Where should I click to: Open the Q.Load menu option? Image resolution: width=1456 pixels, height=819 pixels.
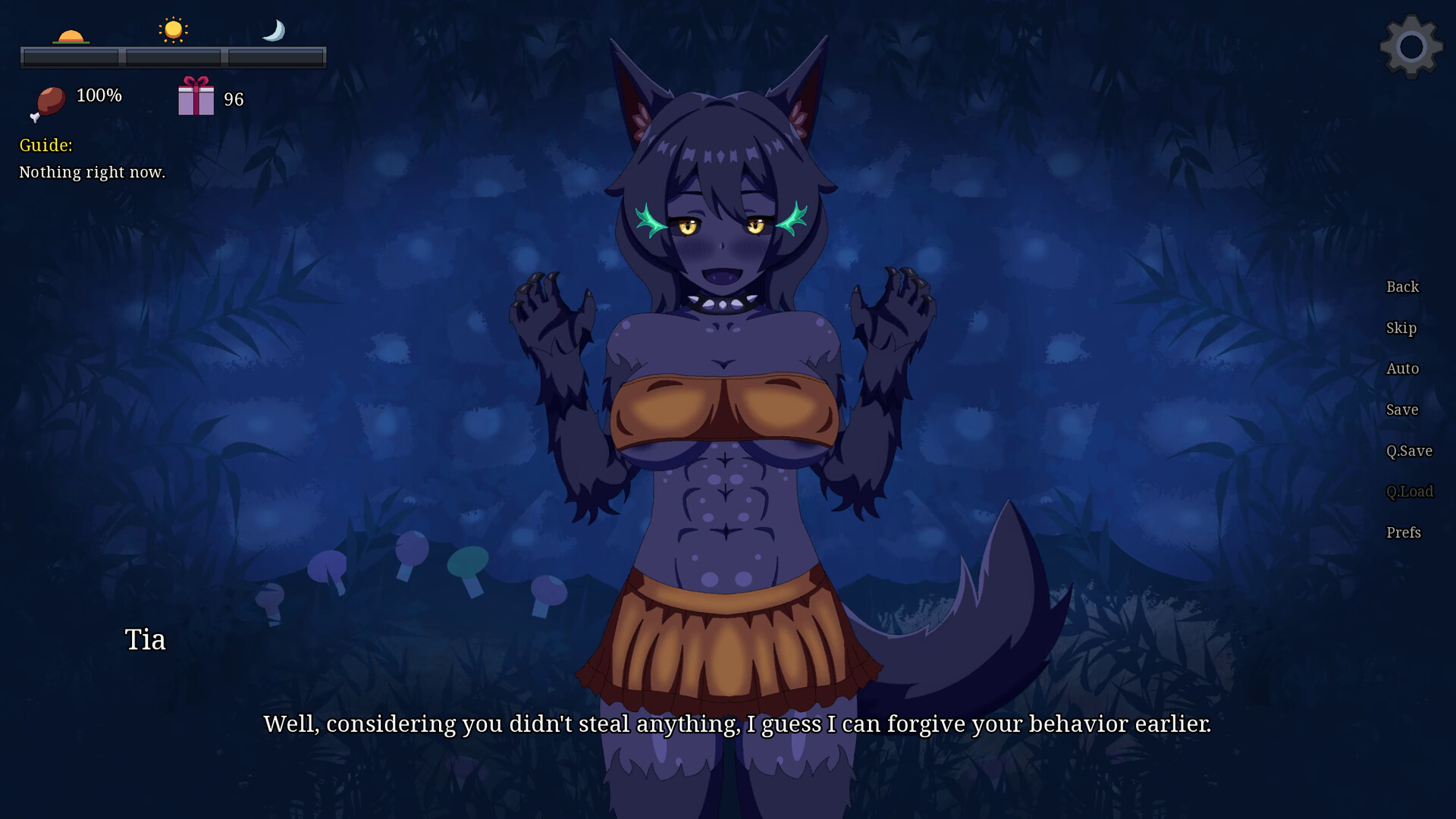(1409, 491)
